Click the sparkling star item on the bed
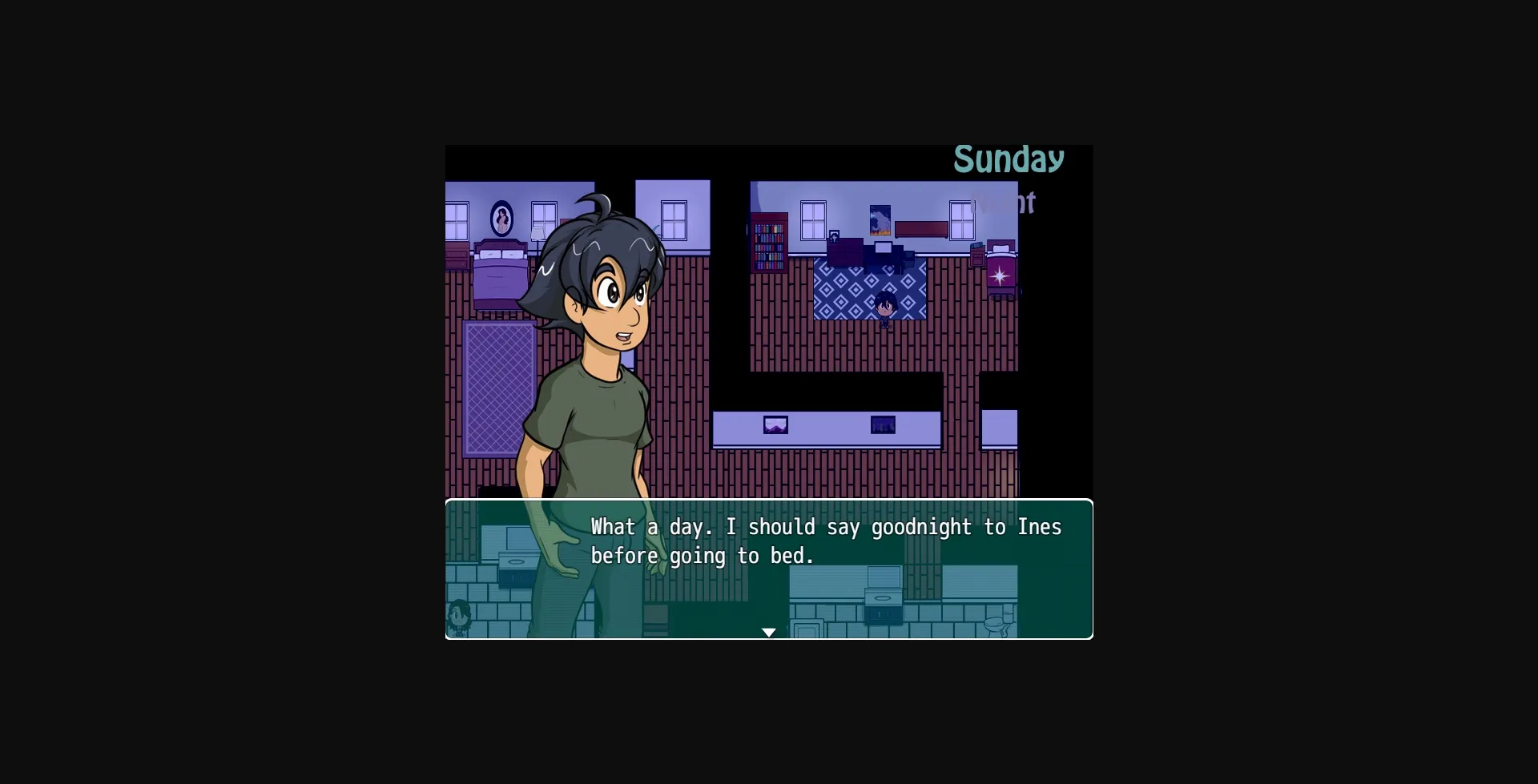The image size is (1538, 784). [999, 276]
